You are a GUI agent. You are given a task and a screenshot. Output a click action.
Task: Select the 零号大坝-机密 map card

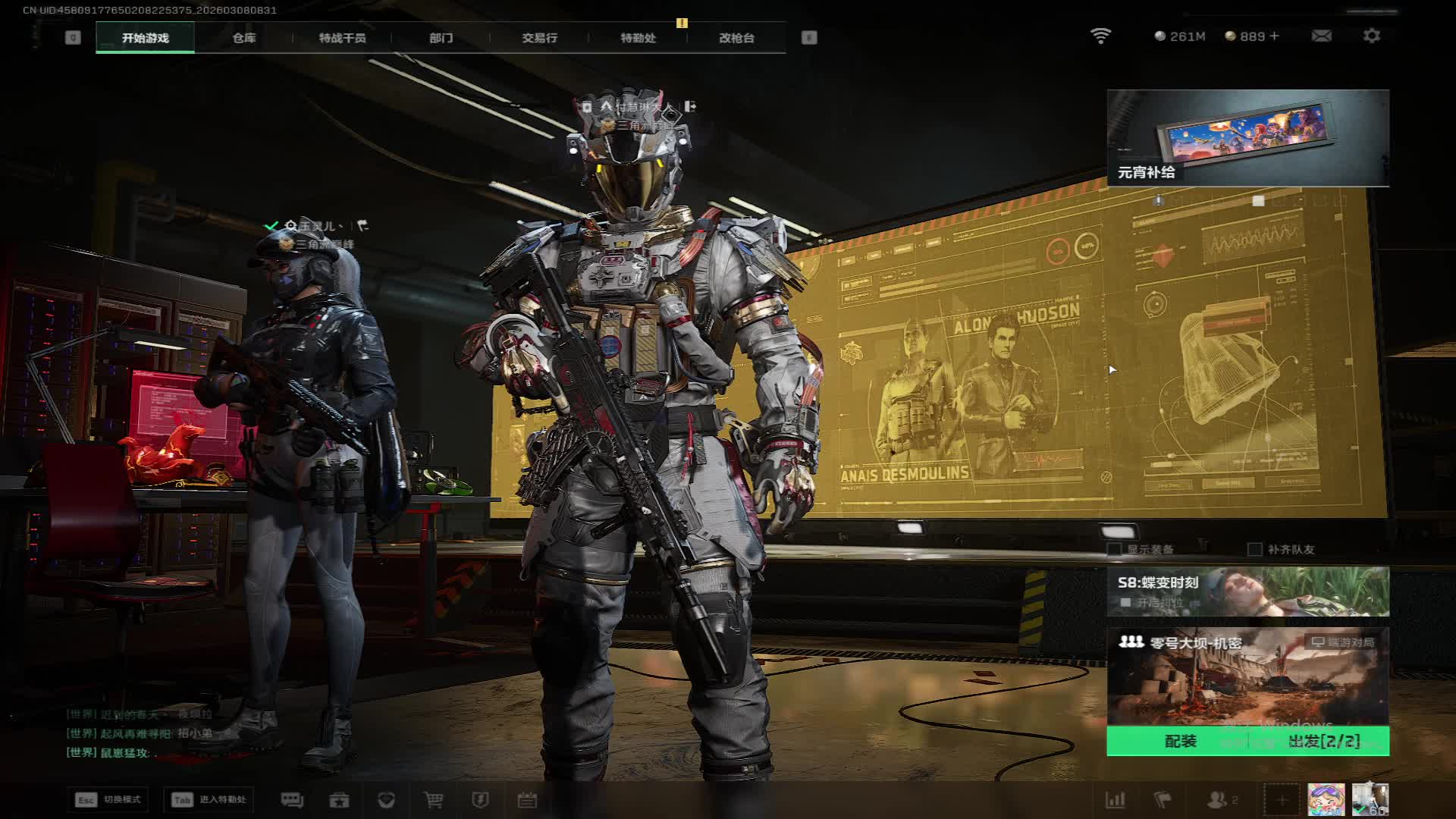point(1247,676)
